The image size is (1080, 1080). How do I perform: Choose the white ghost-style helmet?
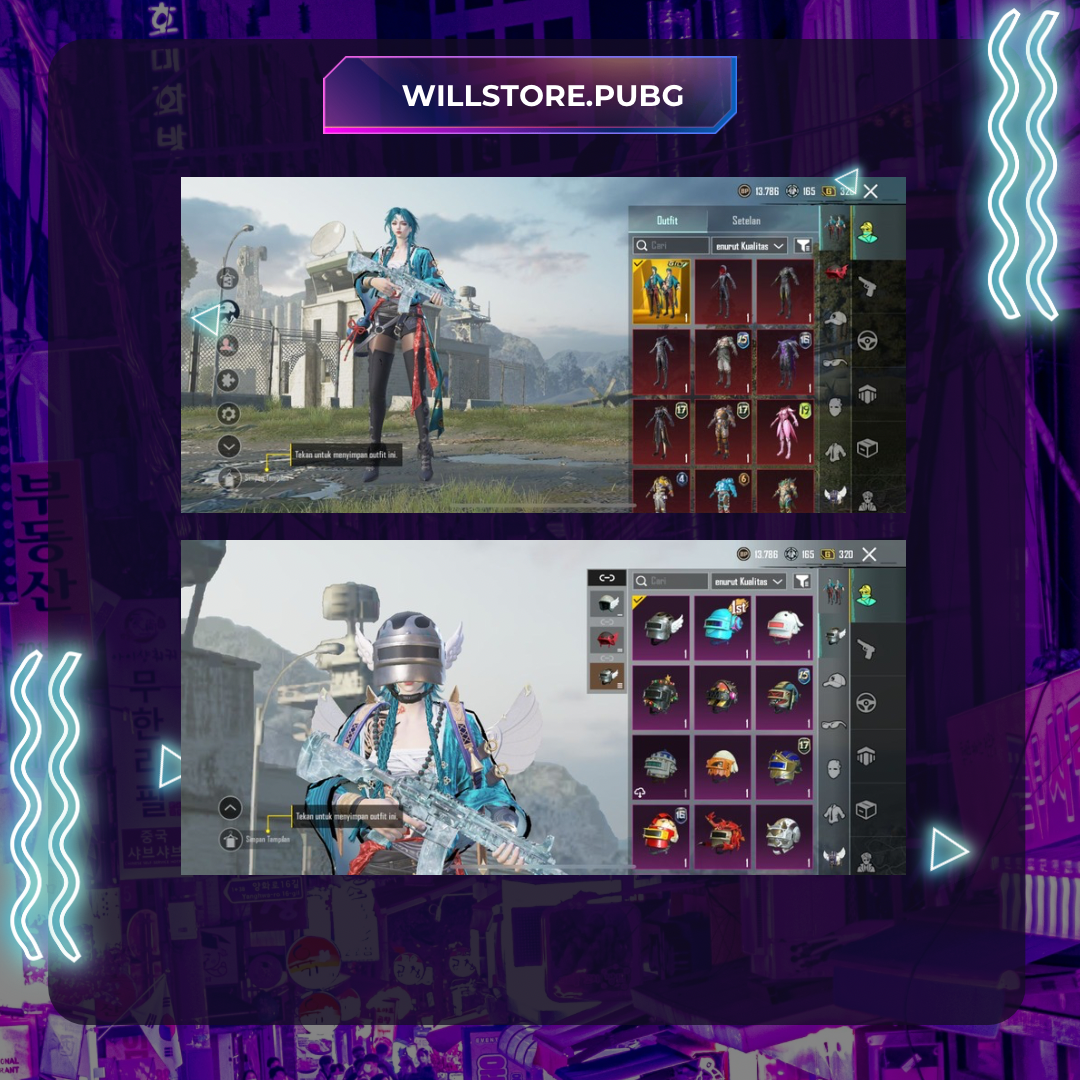pos(785,627)
